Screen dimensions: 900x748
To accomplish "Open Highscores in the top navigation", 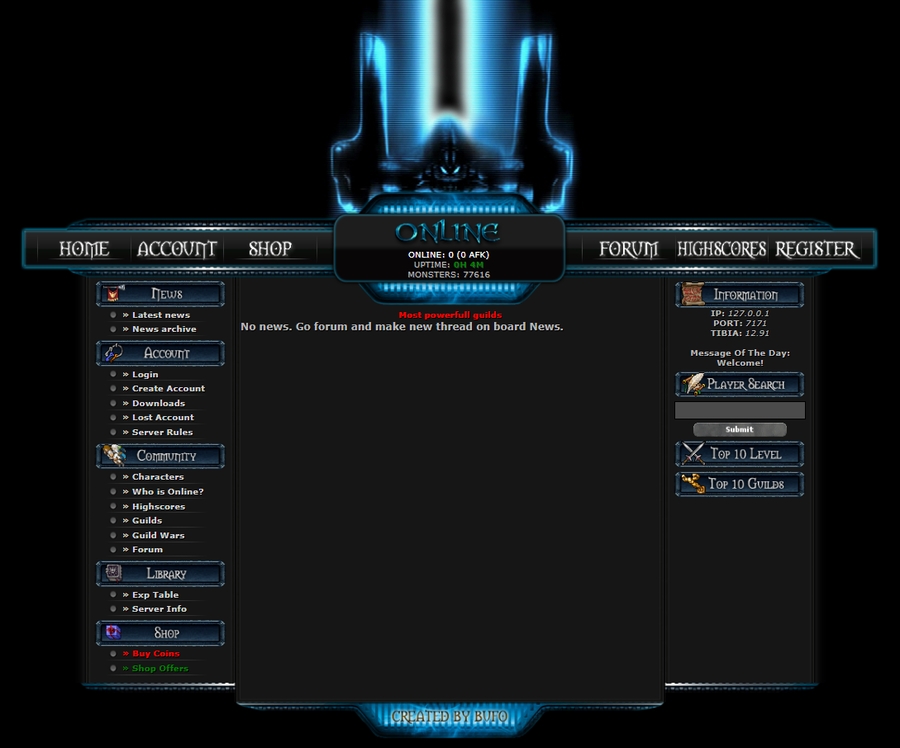I will 721,249.
